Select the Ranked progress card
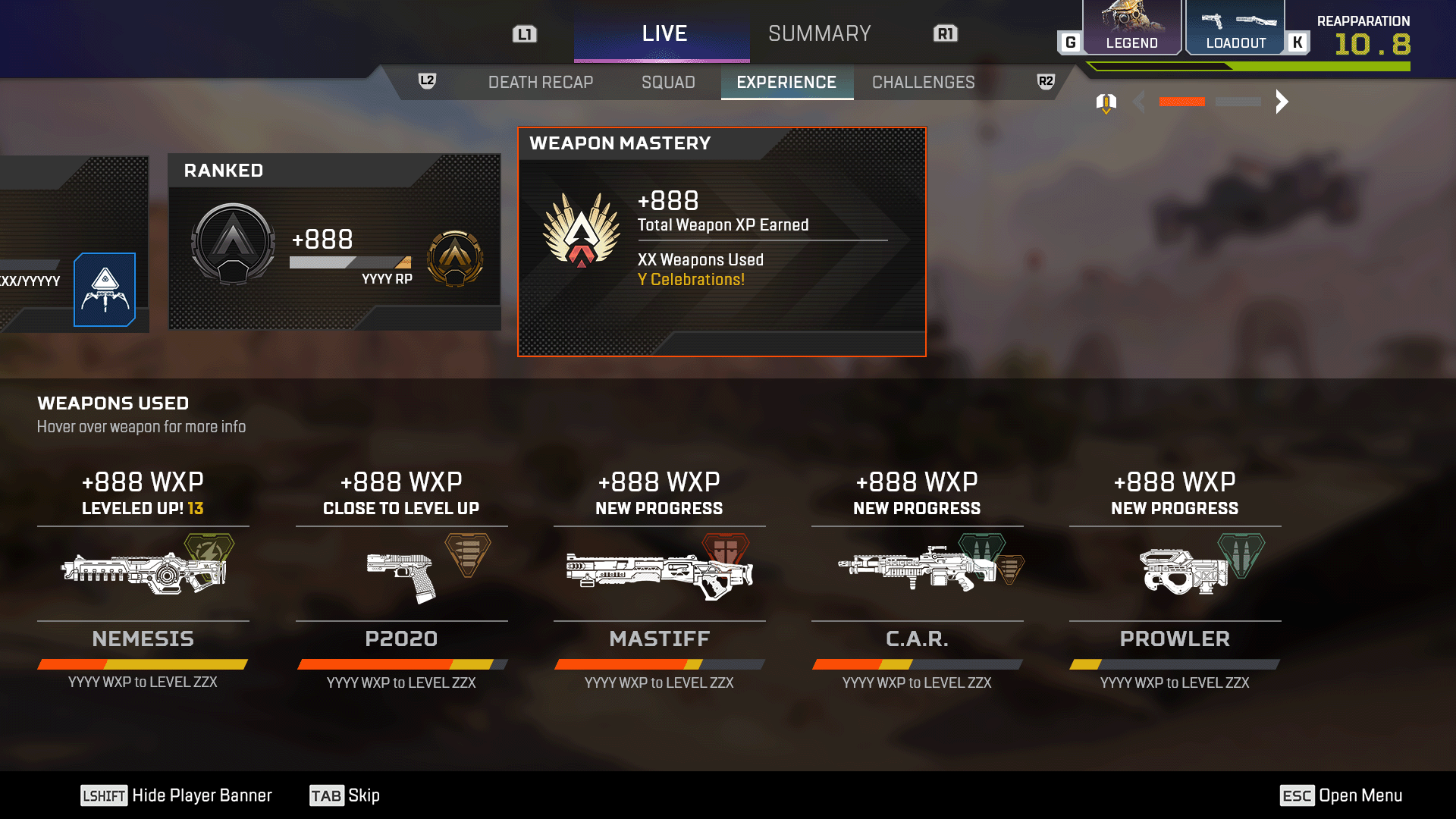 334,242
